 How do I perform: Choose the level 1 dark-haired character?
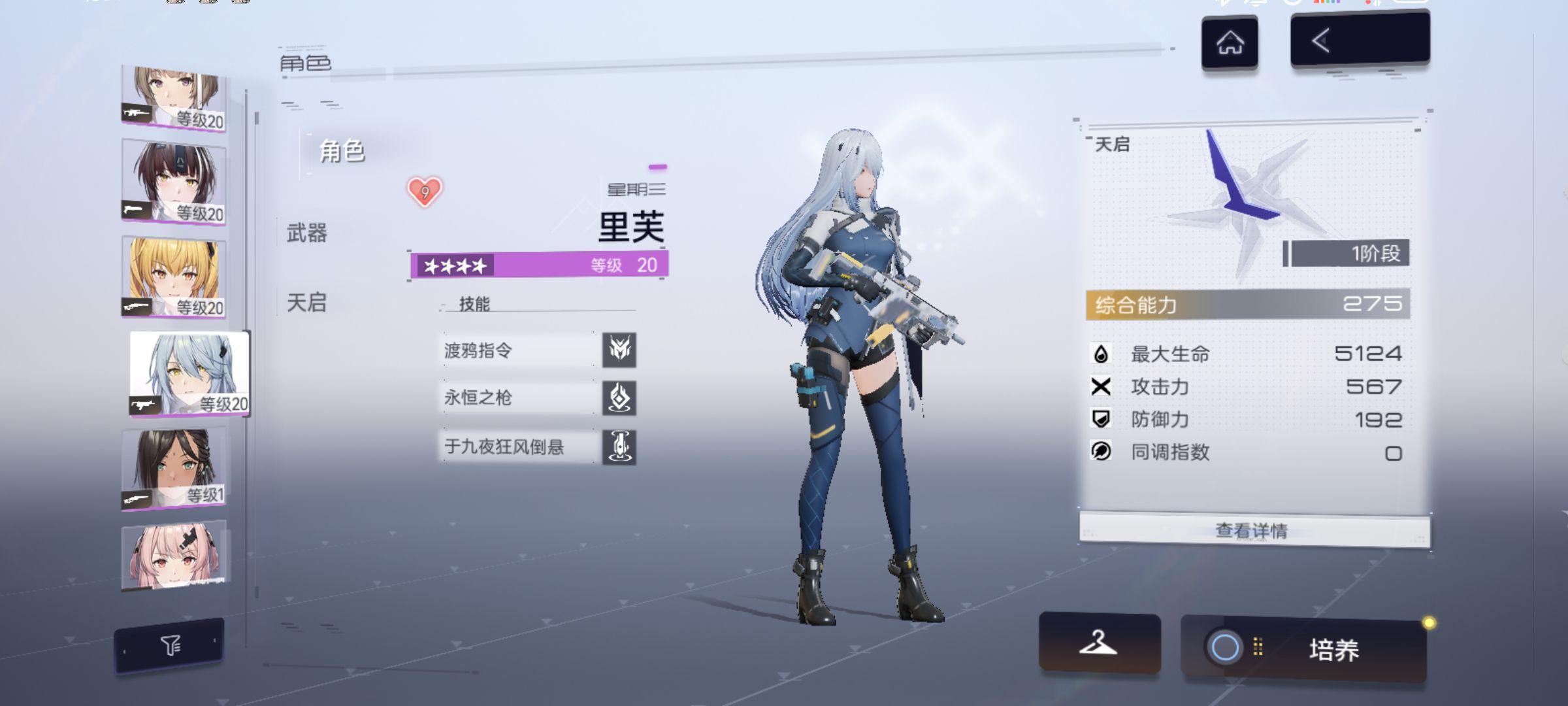[174, 467]
